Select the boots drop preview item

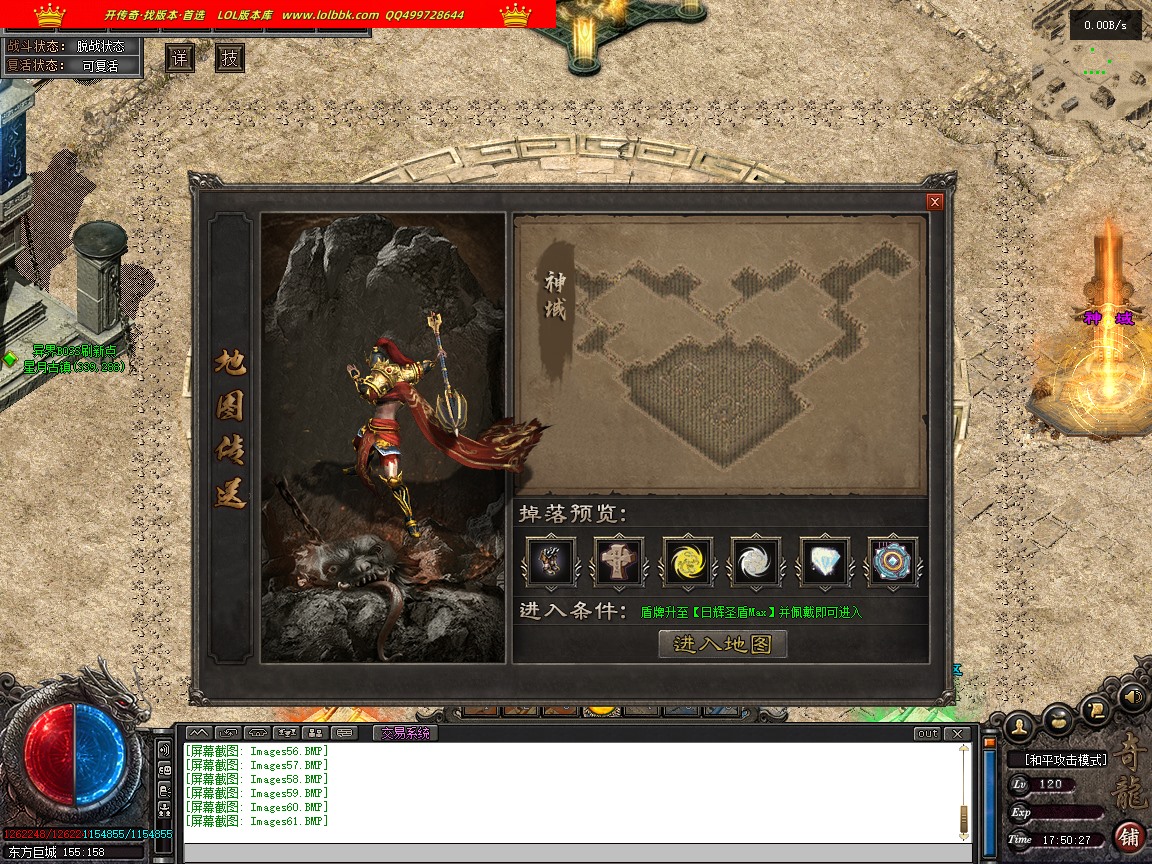(551, 561)
